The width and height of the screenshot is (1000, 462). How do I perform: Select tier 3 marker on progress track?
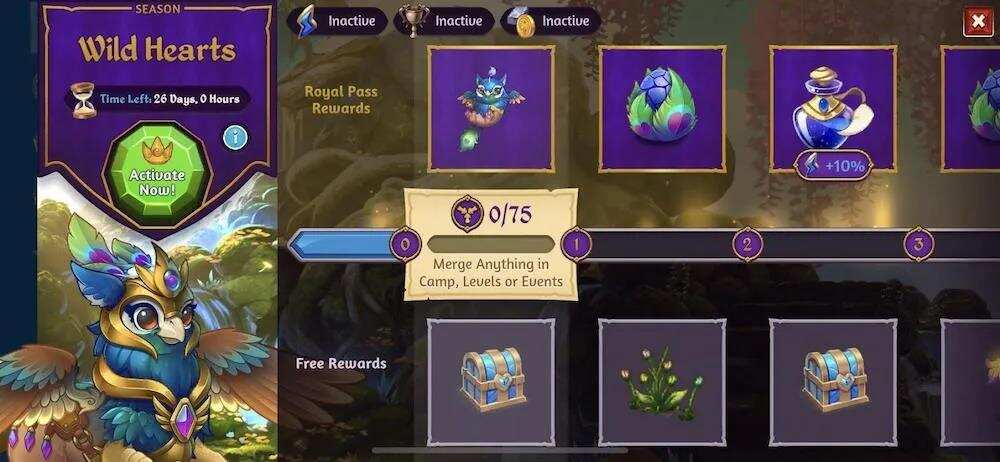pyautogui.click(x=918, y=243)
